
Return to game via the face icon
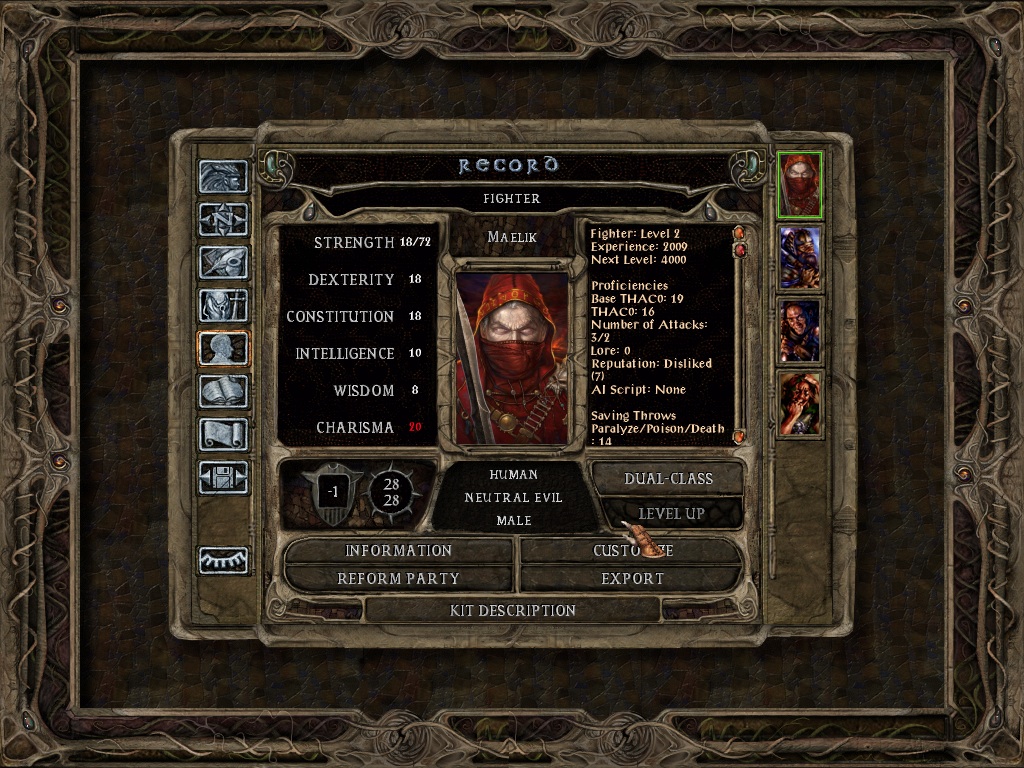223,177
